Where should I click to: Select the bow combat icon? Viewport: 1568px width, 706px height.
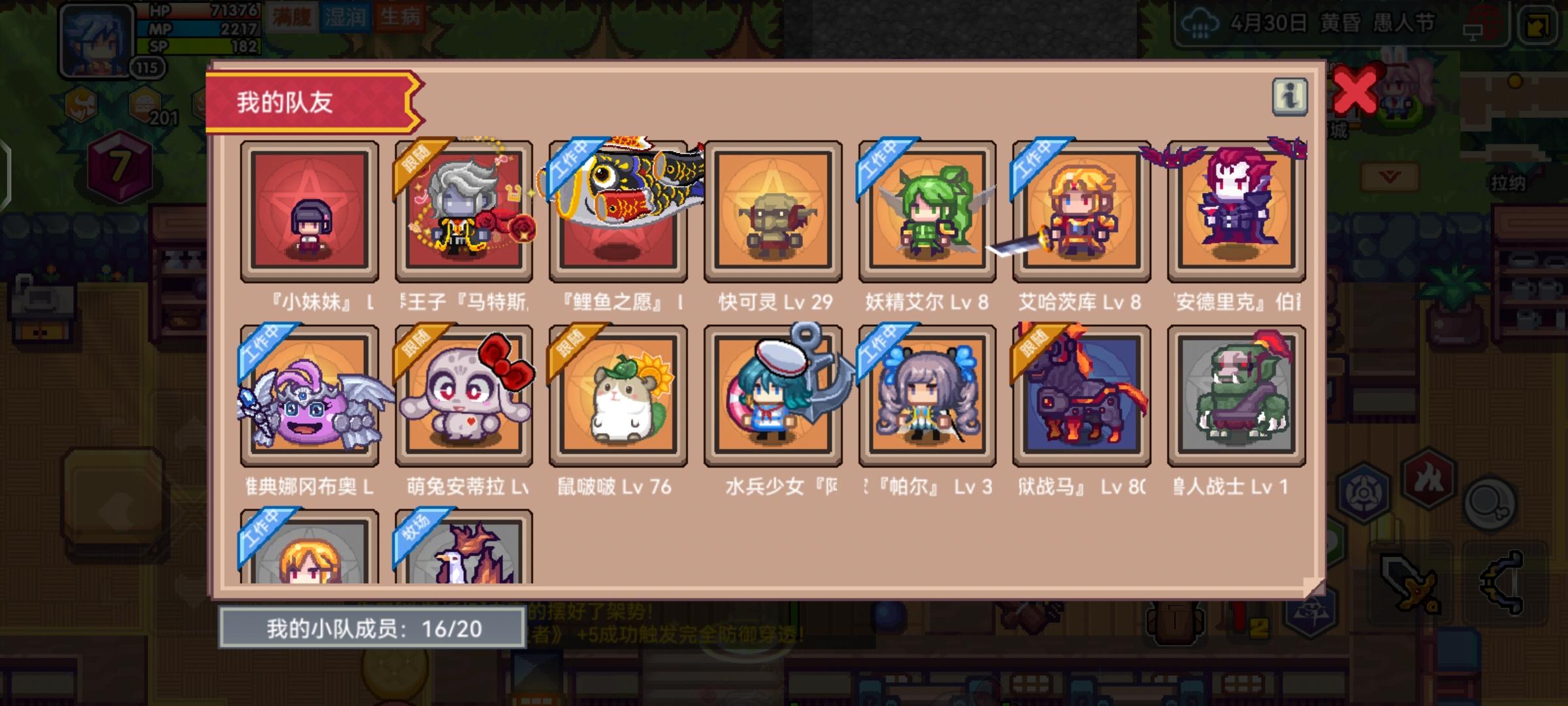tap(1501, 582)
